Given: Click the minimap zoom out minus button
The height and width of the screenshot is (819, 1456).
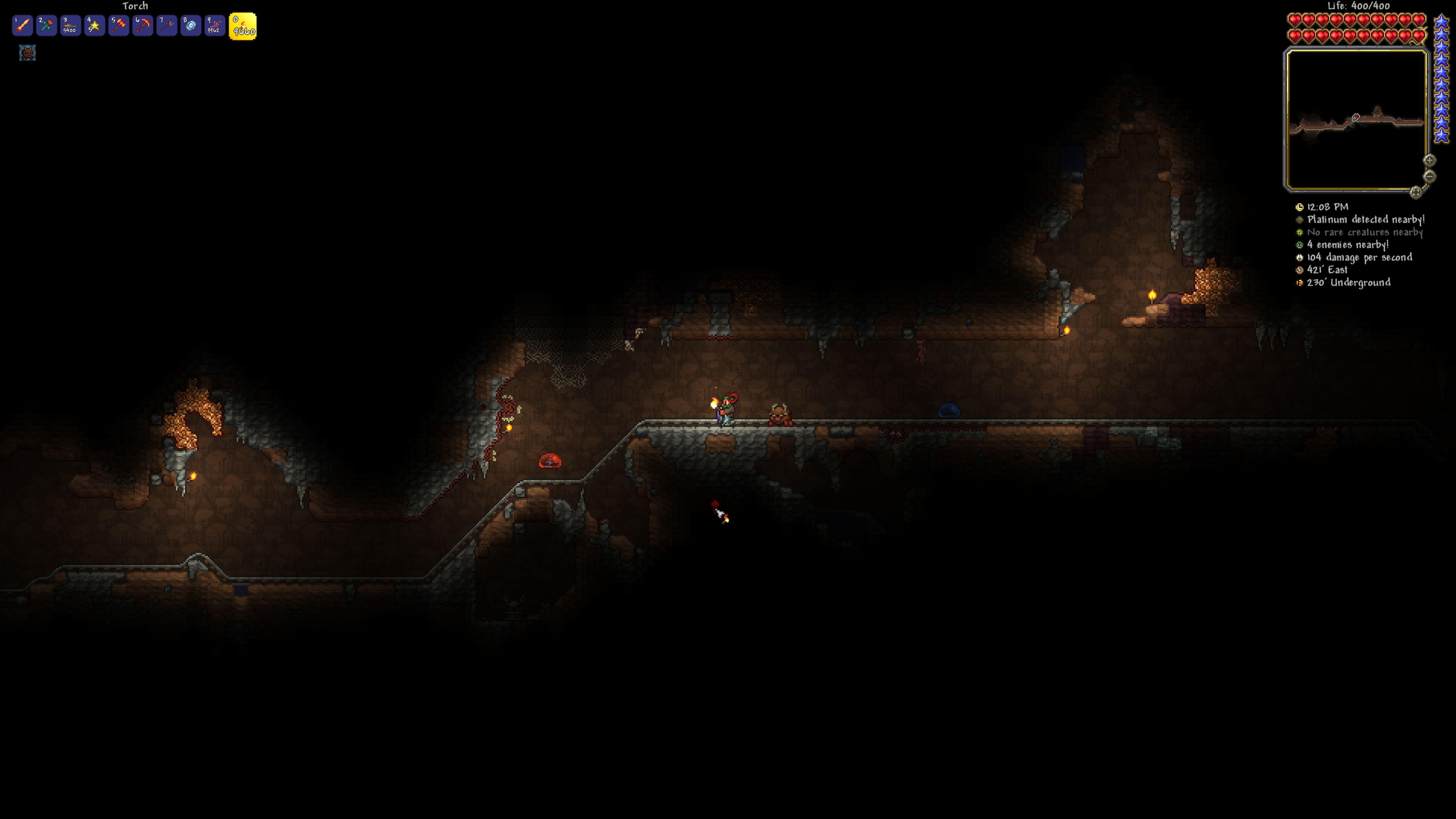Looking at the screenshot, I should tap(1429, 177).
